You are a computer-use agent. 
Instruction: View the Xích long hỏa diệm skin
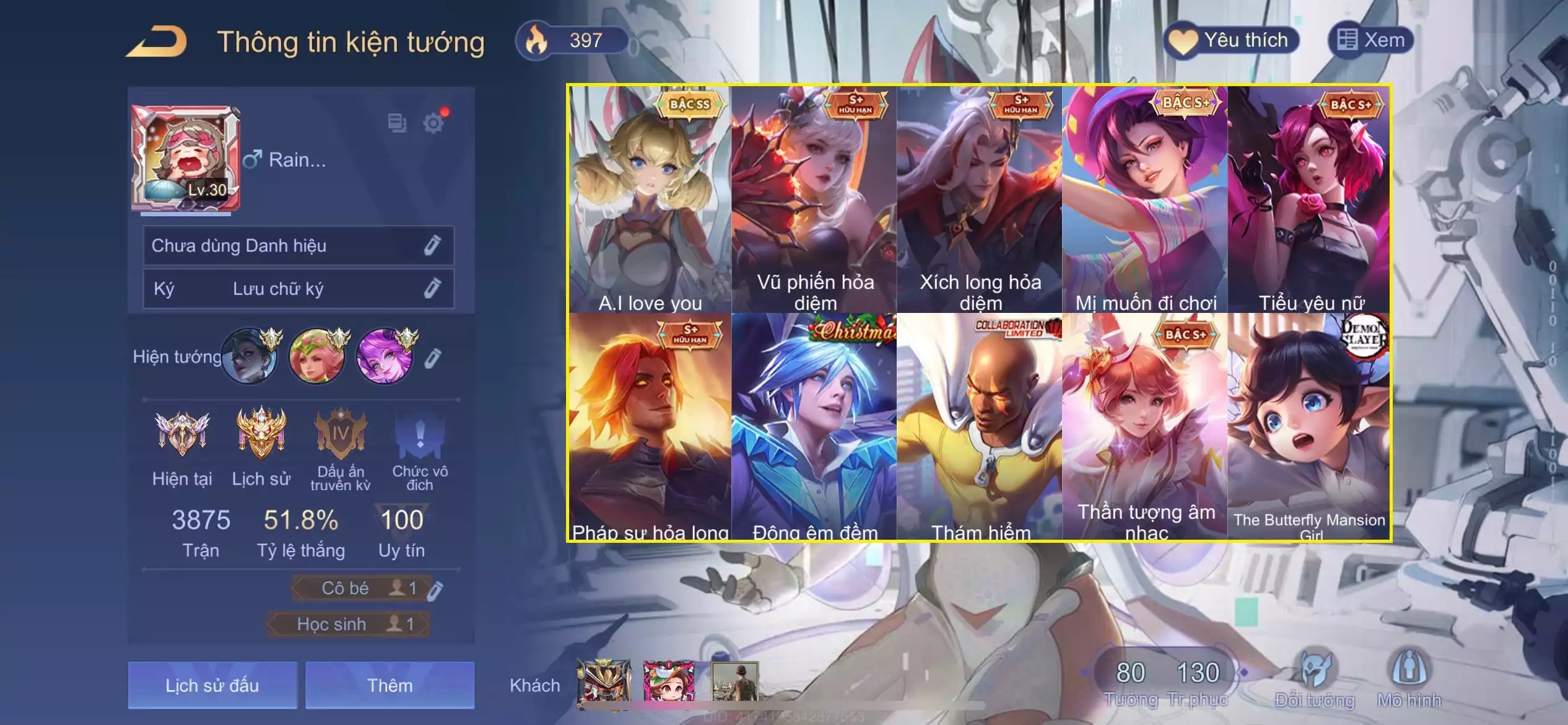click(980, 200)
